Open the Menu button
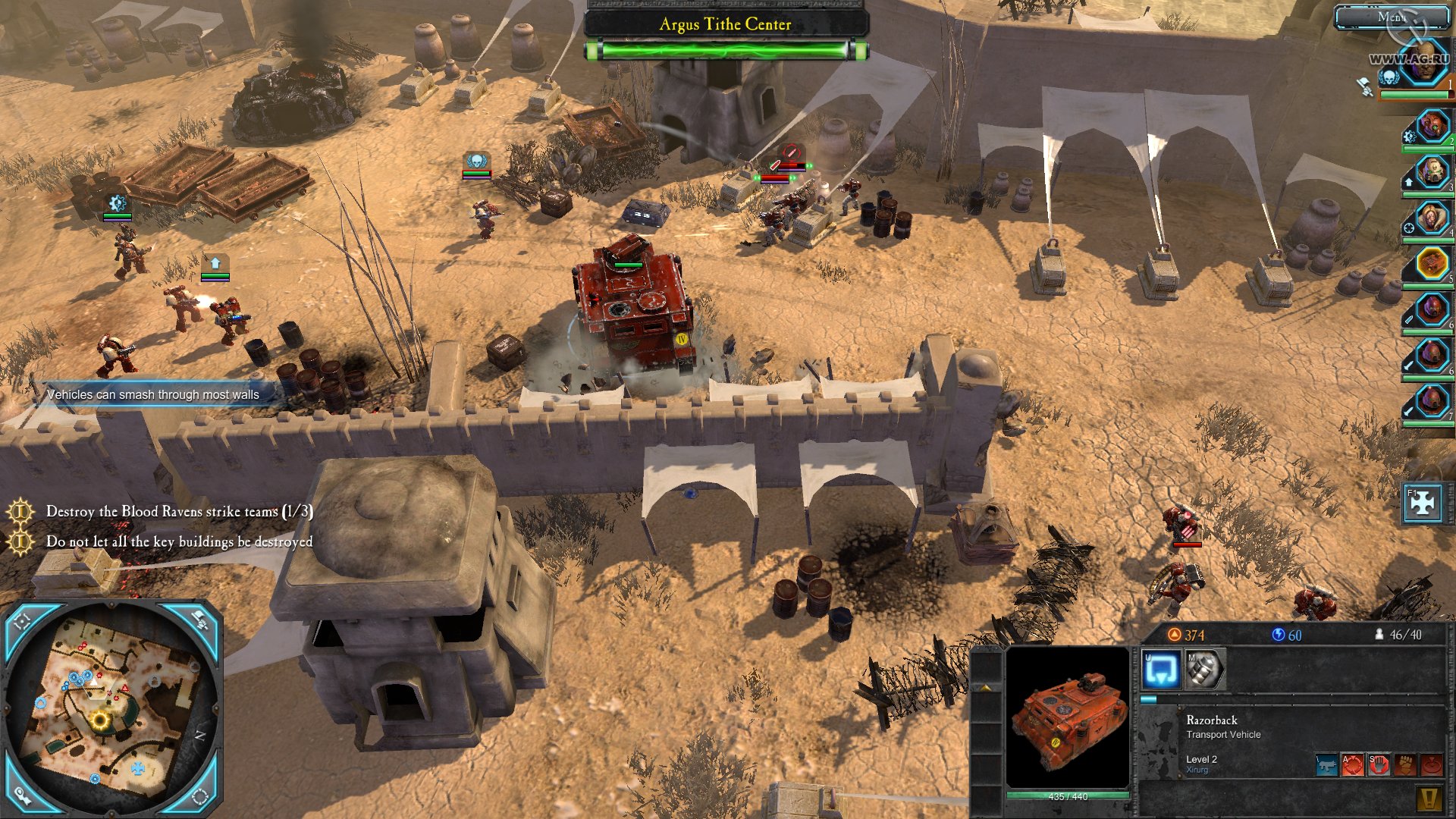Screen dimensions: 1456x819 point(1392,17)
